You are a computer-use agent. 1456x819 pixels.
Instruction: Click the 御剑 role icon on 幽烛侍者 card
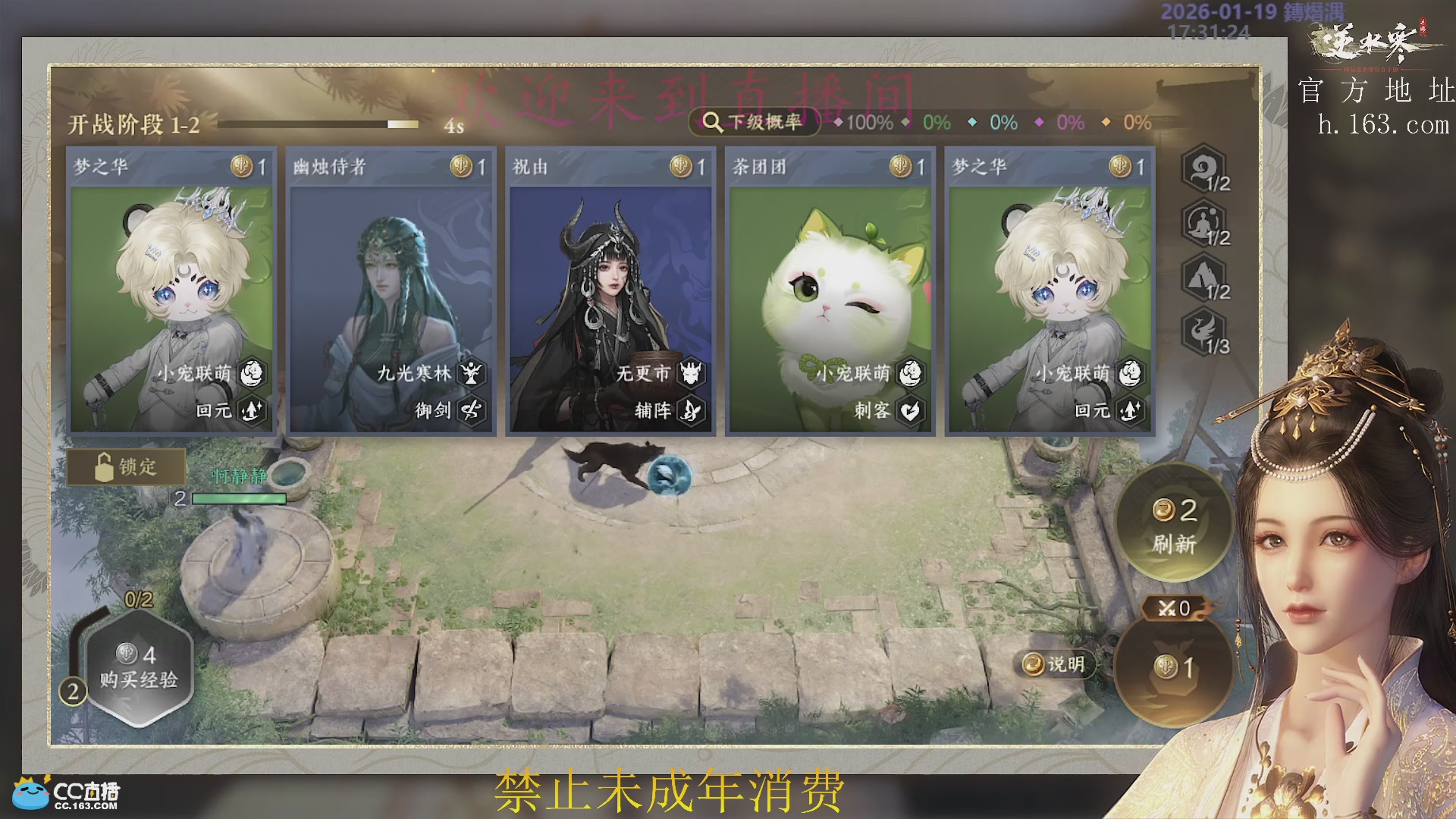pos(470,410)
